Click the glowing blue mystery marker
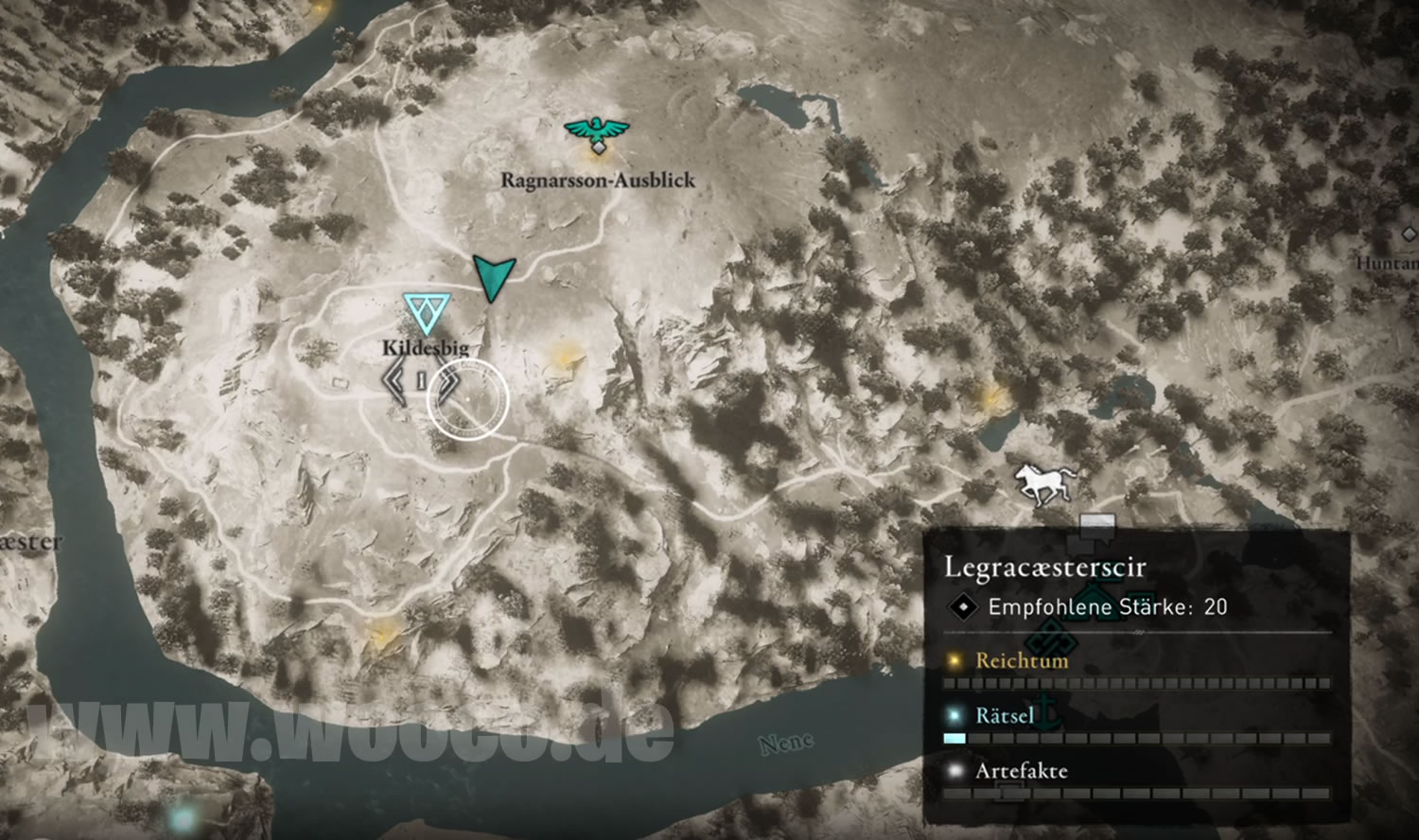Image resolution: width=1419 pixels, height=840 pixels. 183,815
